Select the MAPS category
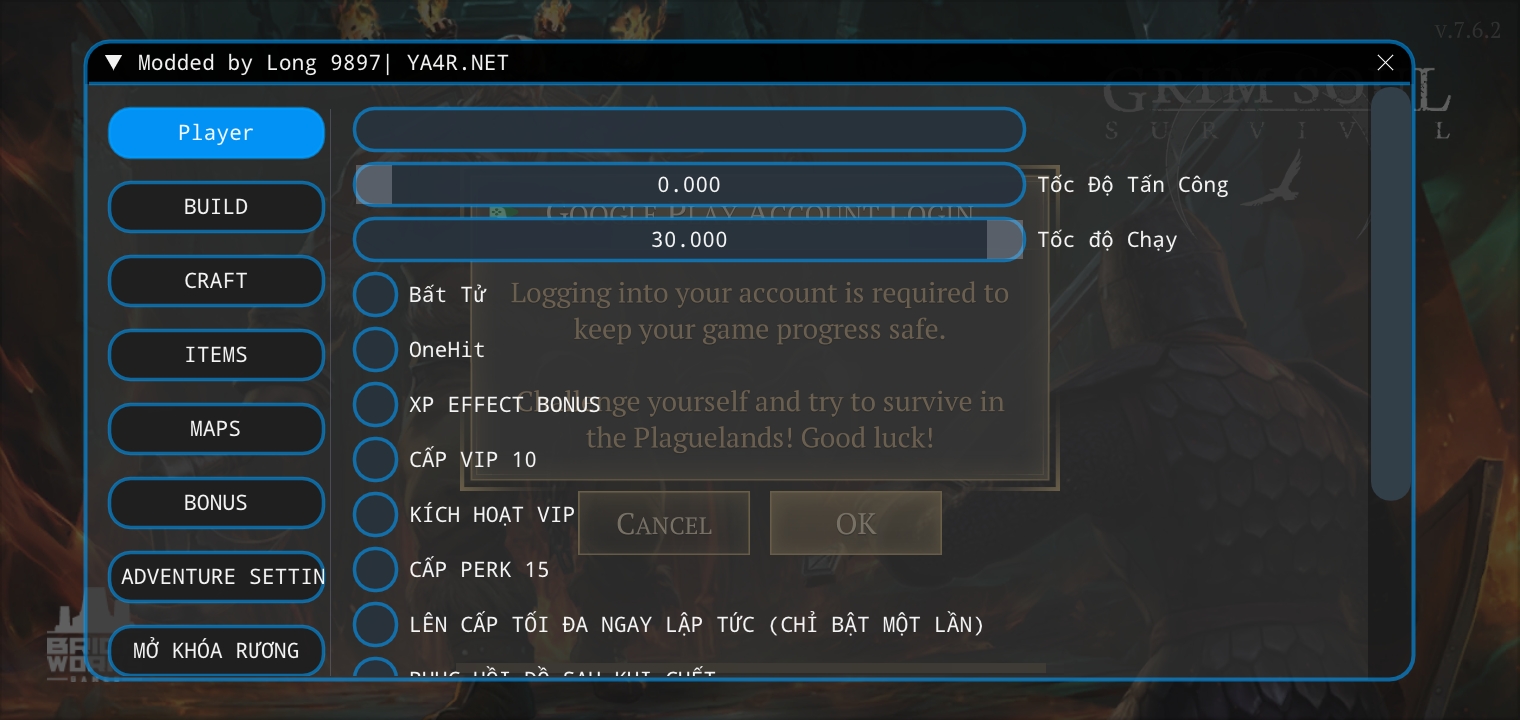The height and width of the screenshot is (720, 1520). point(216,428)
